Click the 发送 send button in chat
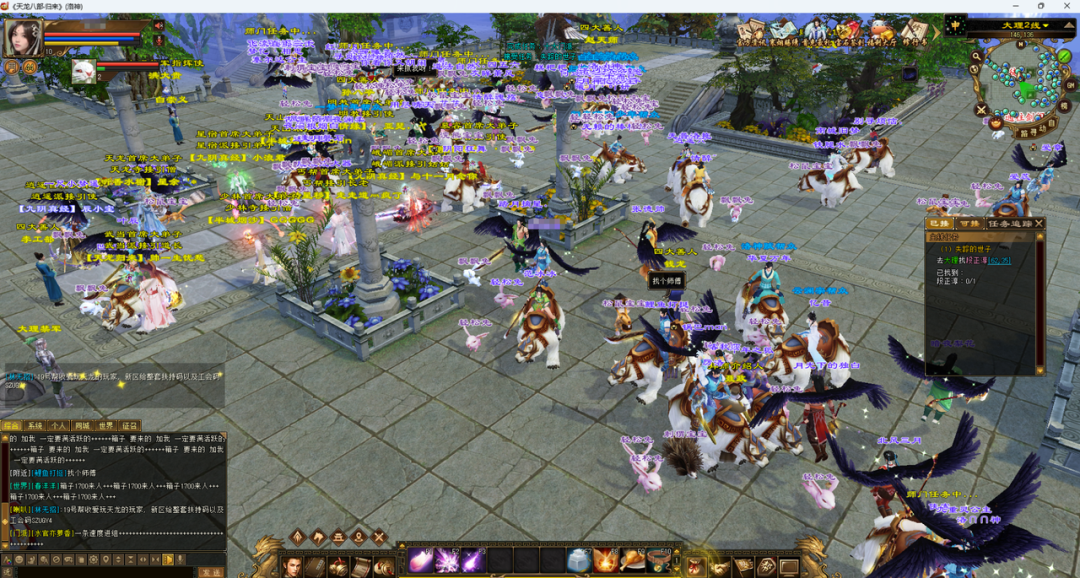 [211, 572]
